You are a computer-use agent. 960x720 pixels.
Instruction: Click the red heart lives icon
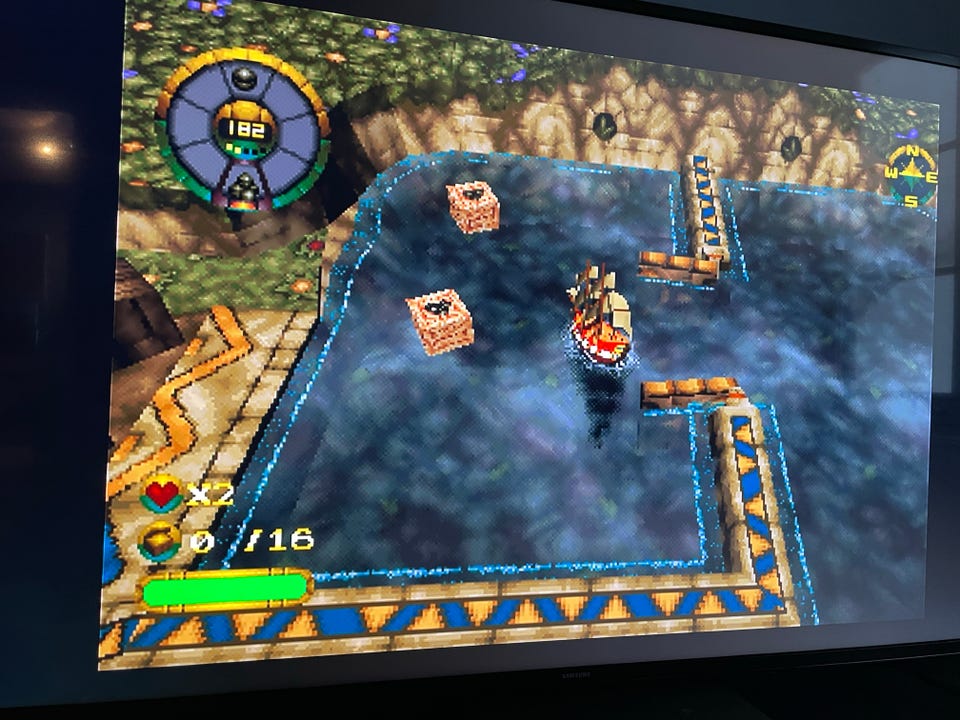tap(162, 493)
